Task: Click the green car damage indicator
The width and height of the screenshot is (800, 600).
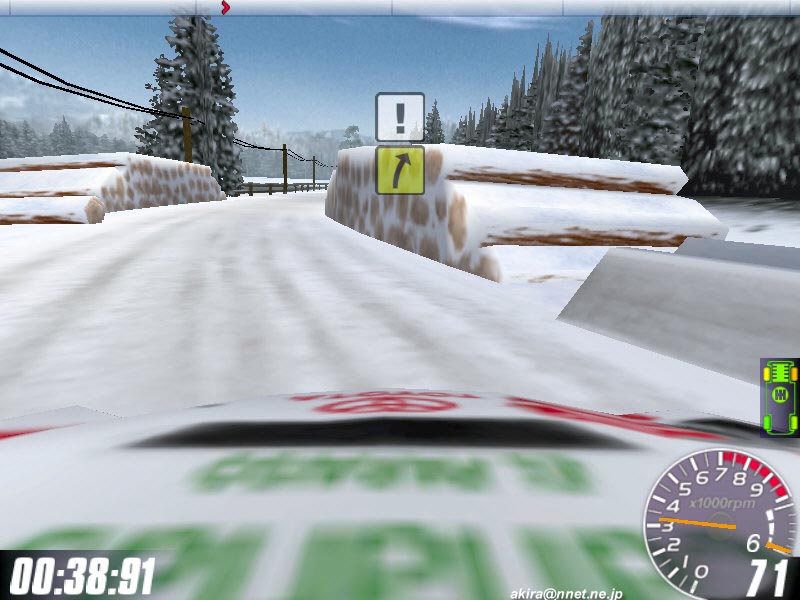Action: coord(779,397)
